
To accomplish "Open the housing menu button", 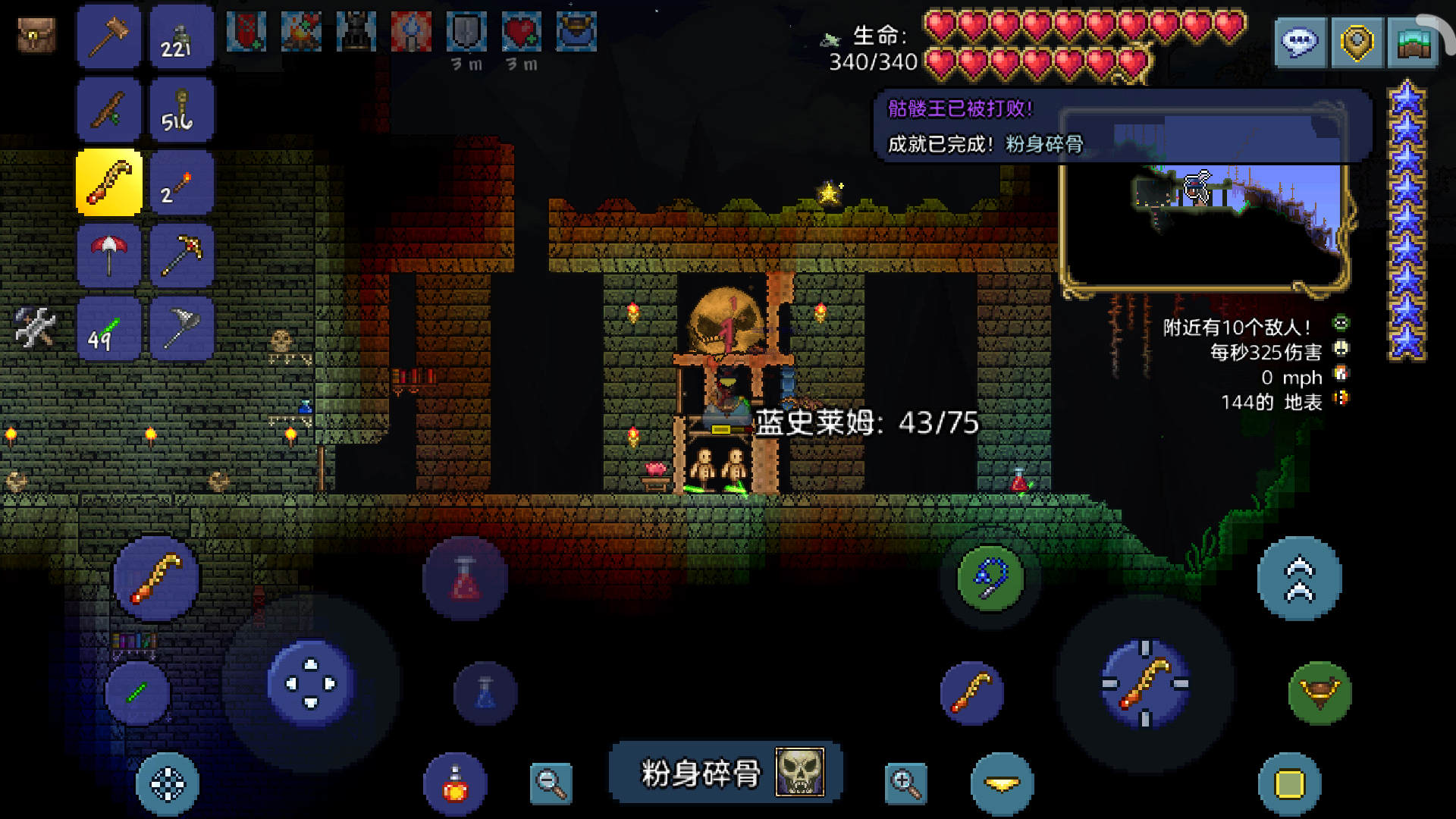I will point(1413,42).
